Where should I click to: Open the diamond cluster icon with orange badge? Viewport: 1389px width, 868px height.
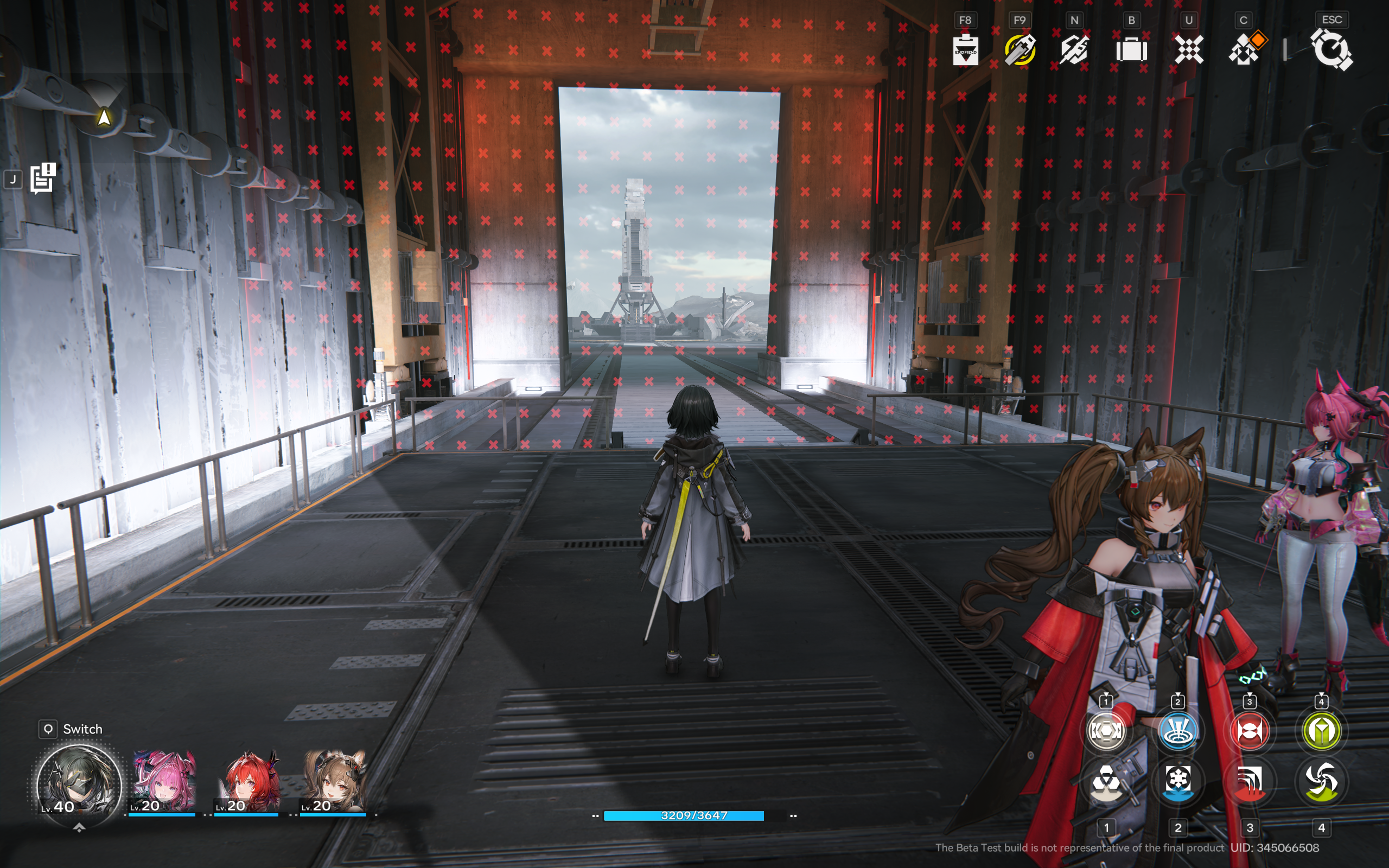[x=1244, y=49]
